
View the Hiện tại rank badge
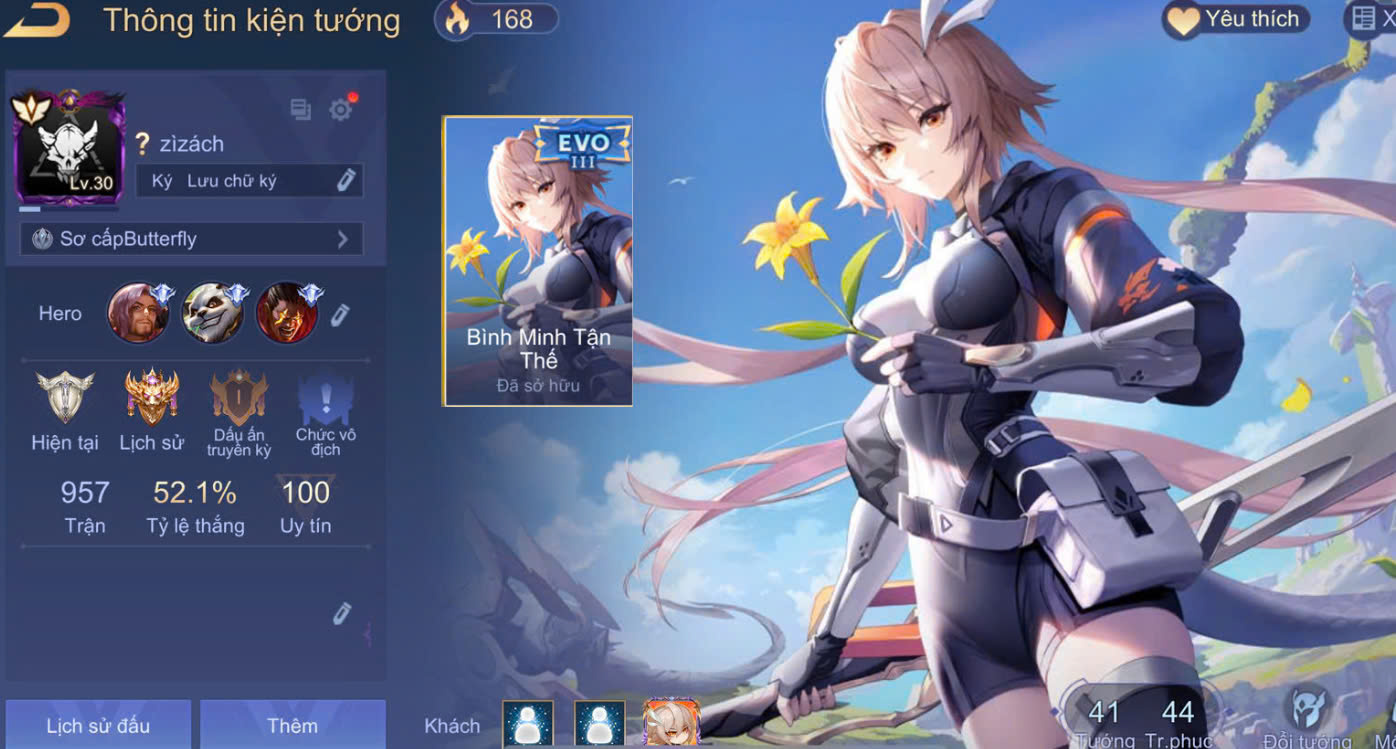tap(65, 398)
